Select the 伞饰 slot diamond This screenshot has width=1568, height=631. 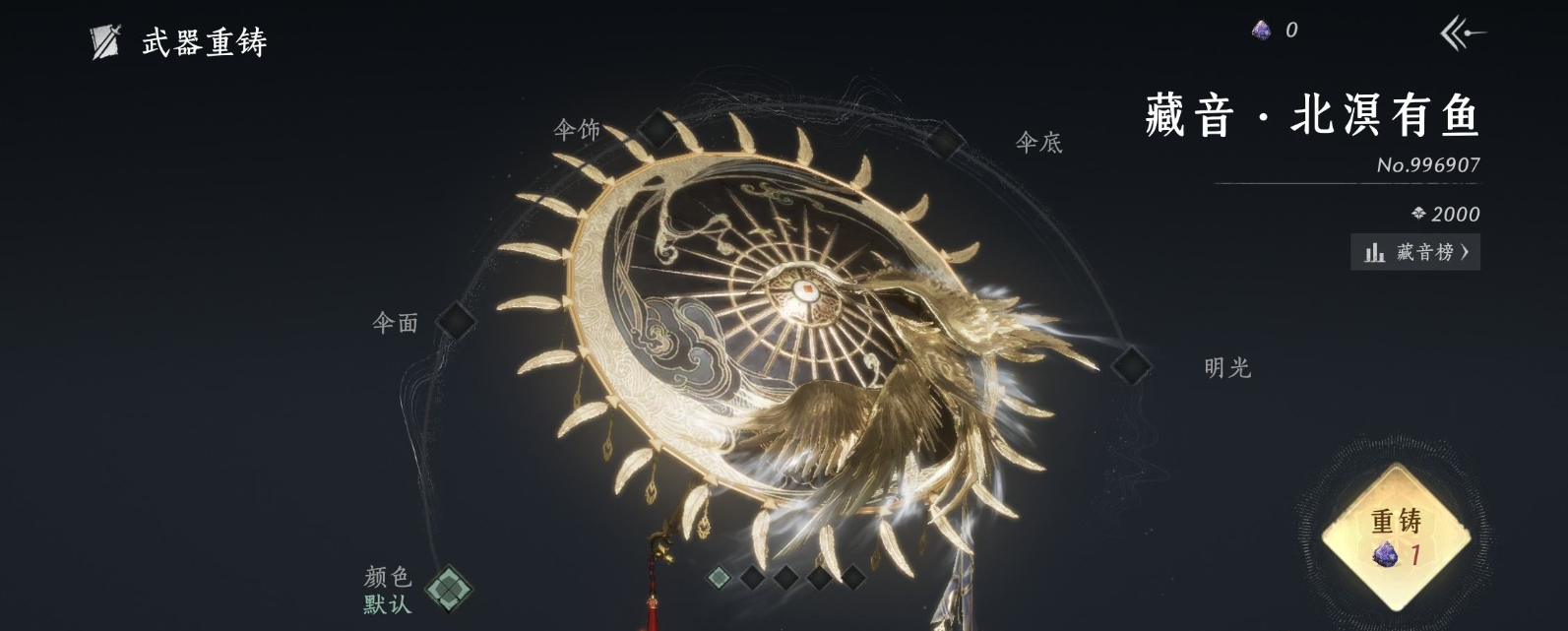(656, 128)
